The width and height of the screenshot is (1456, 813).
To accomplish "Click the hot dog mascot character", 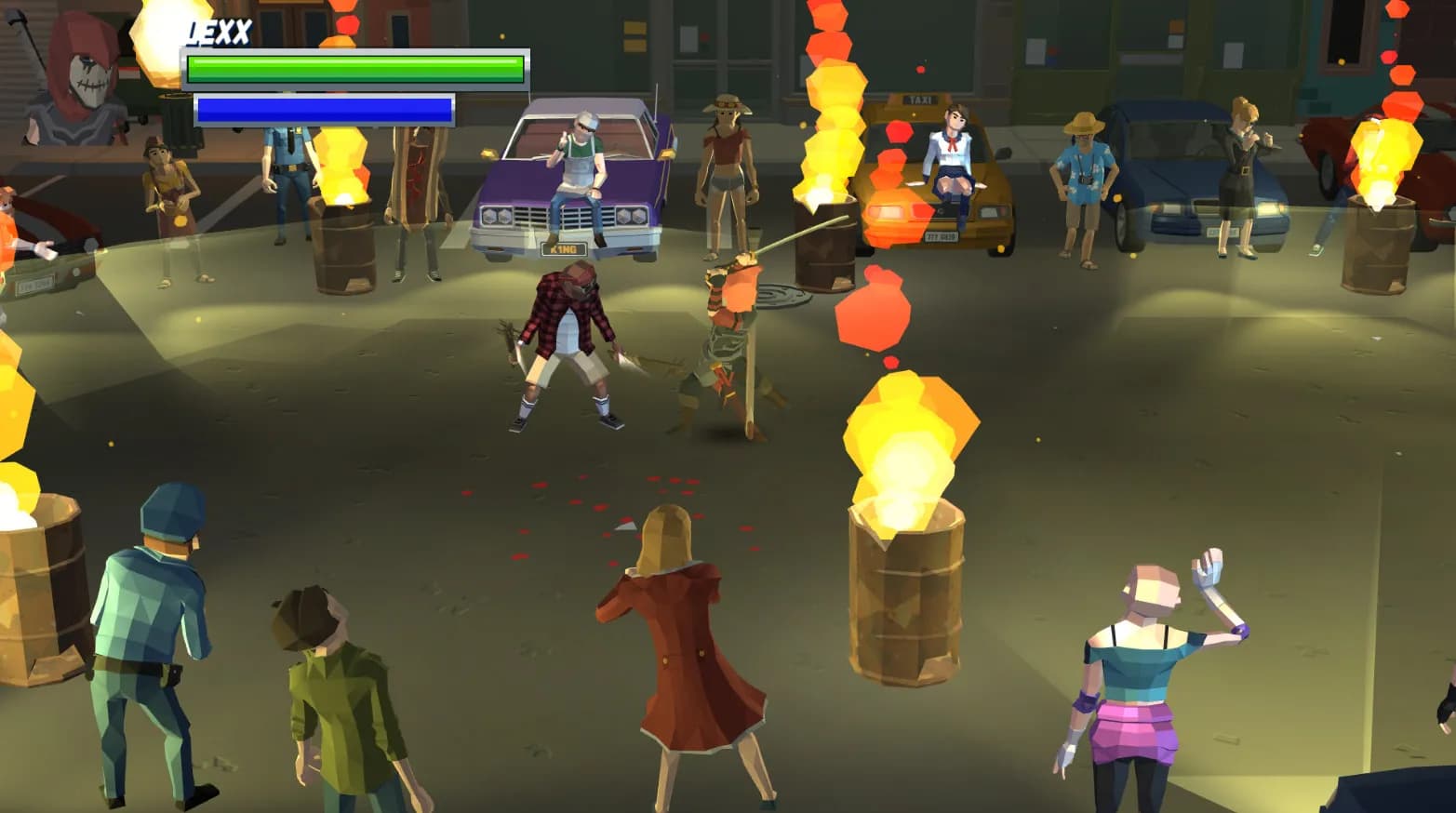I will click(414, 186).
